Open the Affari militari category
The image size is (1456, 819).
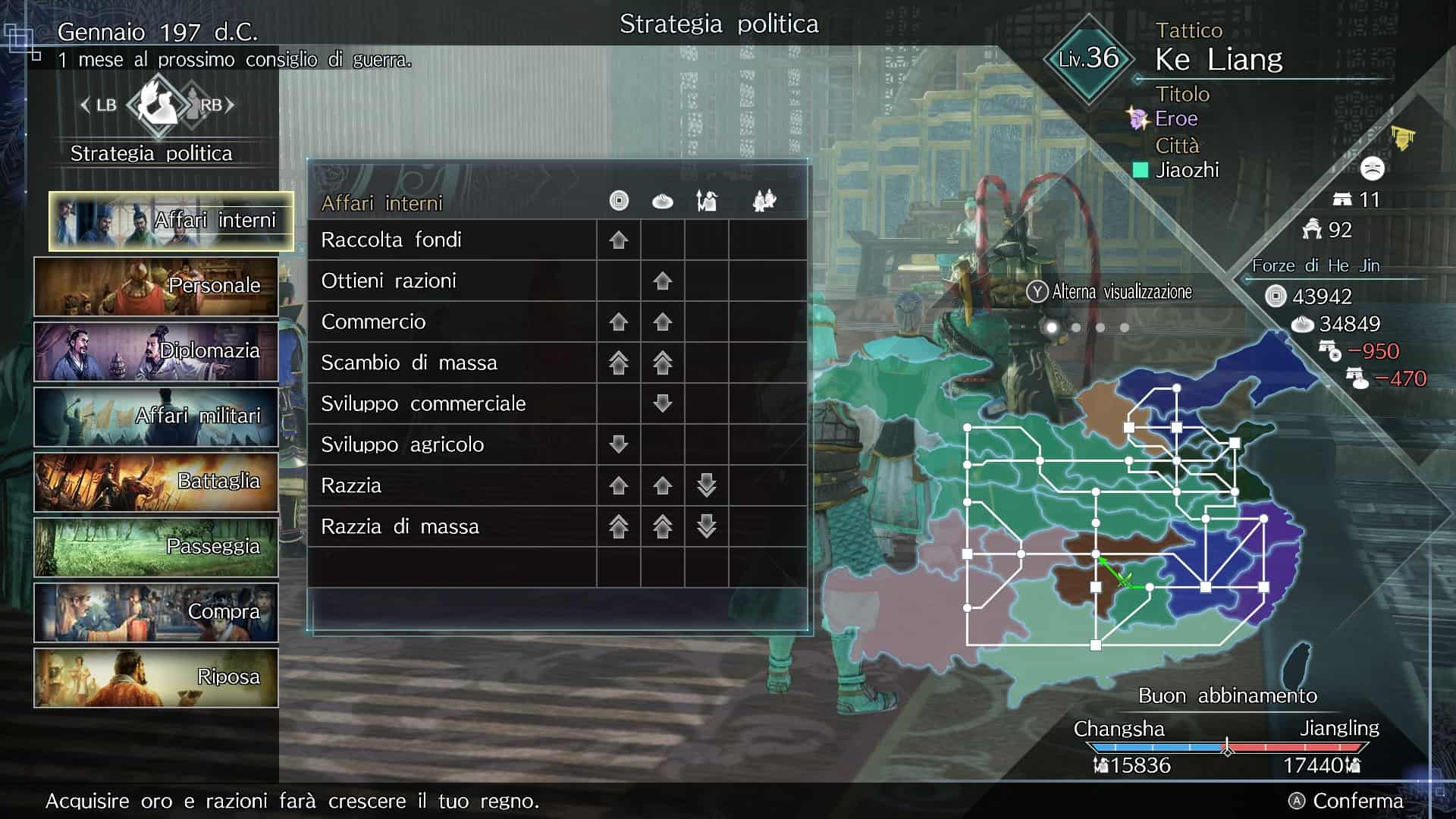(x=156, y=417)
